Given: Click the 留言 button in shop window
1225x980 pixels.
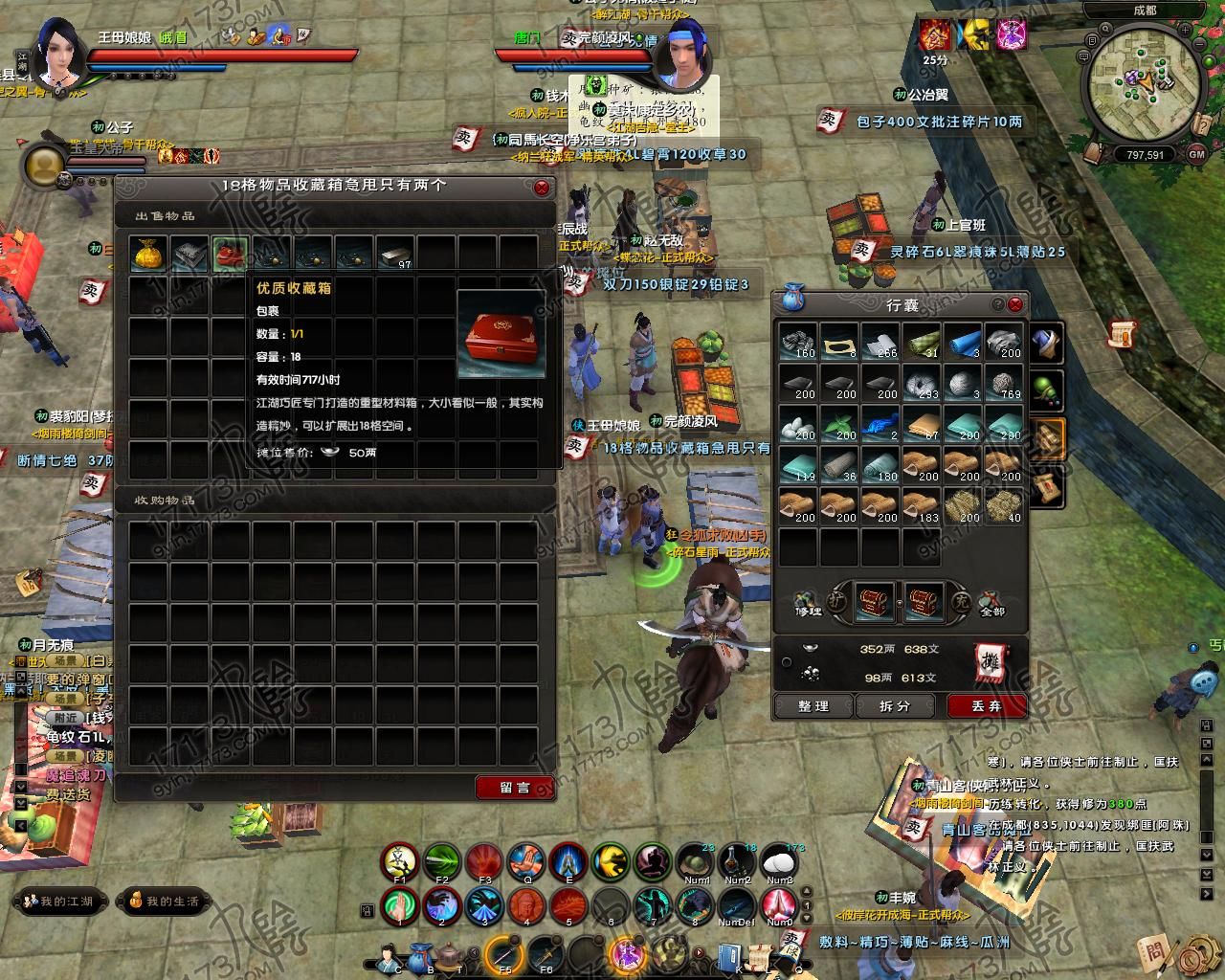Looking at the screenshot, I should click(513, 790).
